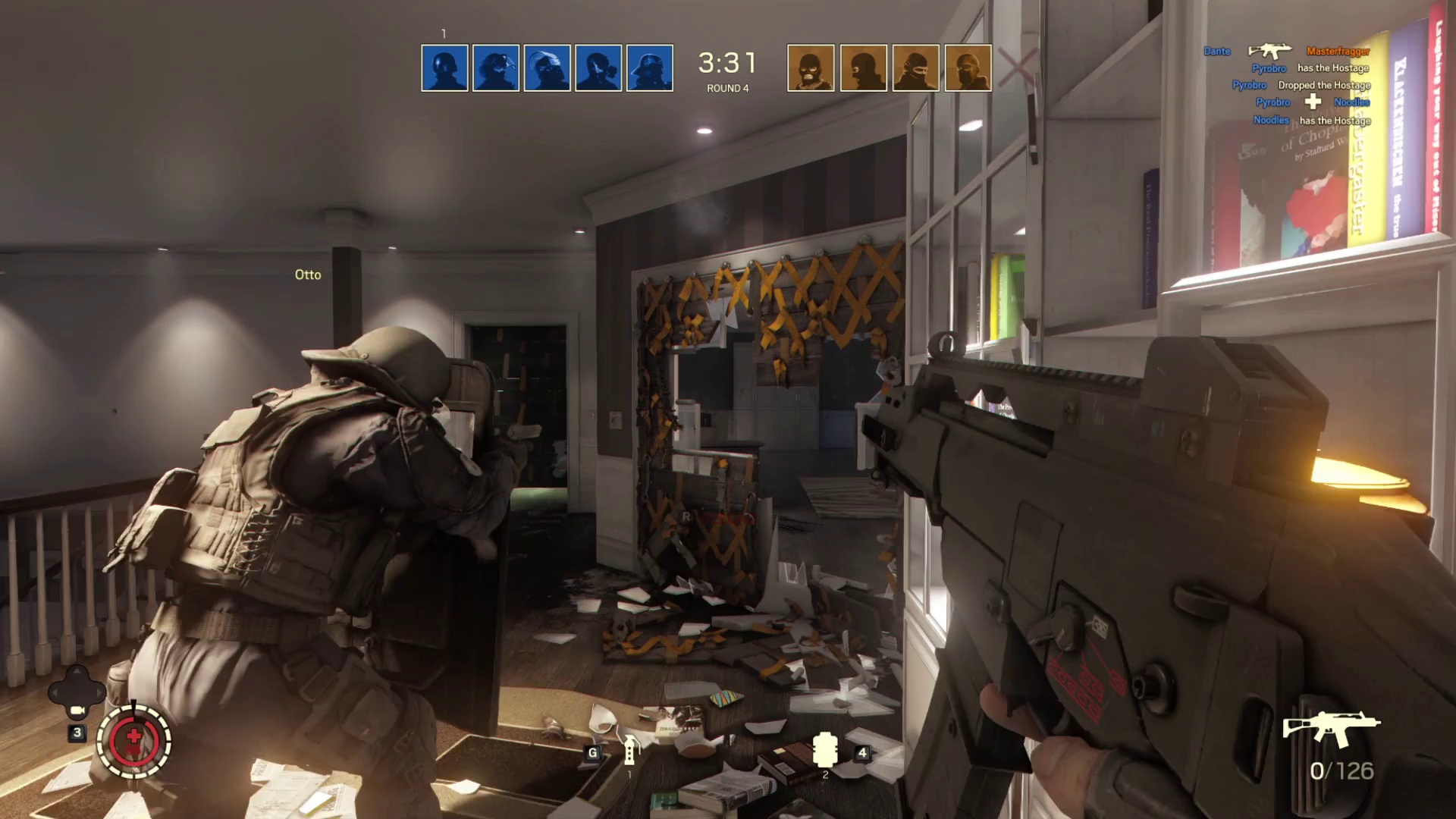Click the number 3 badge by the health dial
This screenshot has height=819, width=1456.
(77, 733)
